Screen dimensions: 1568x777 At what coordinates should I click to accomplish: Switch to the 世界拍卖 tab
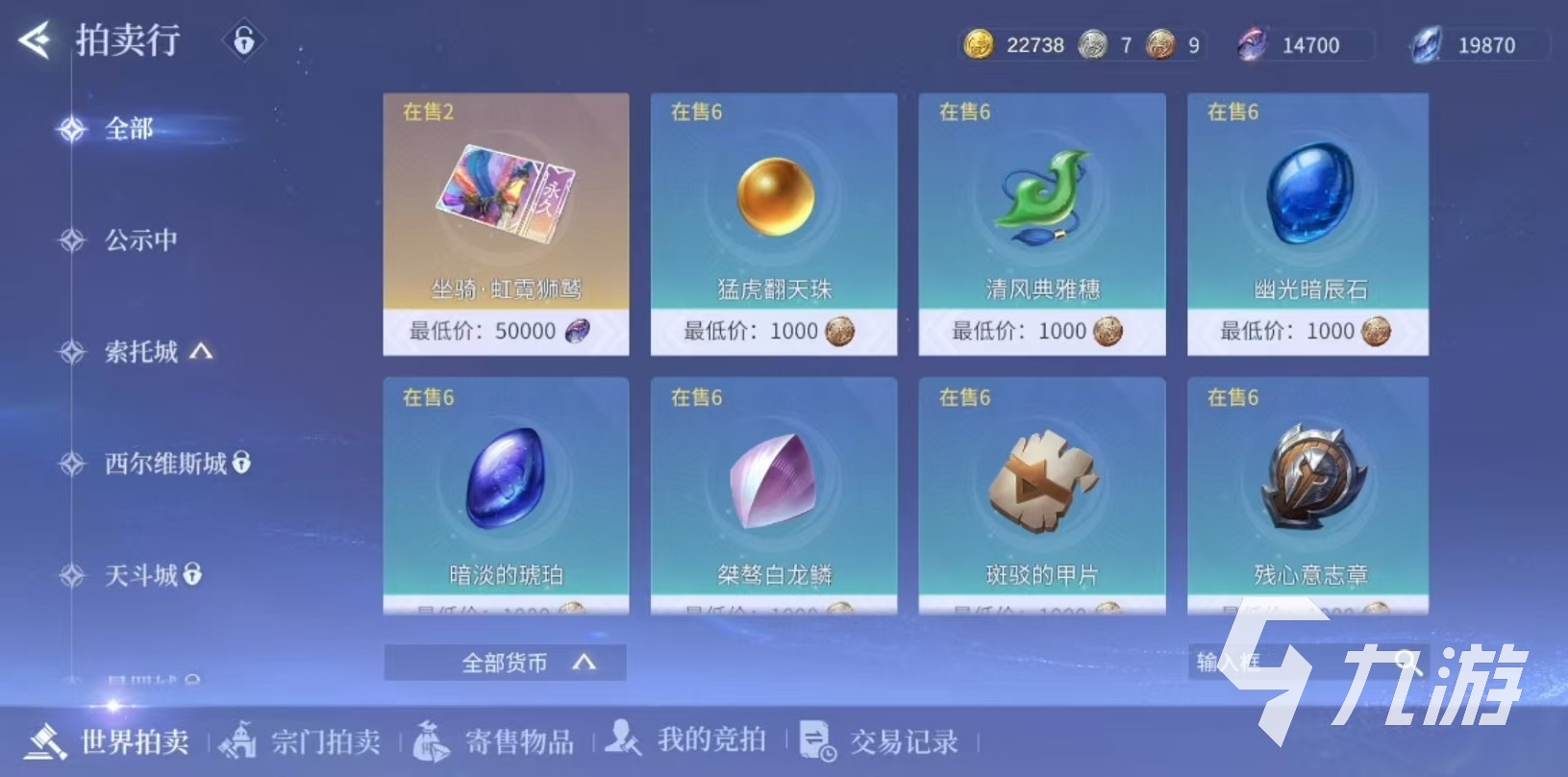[117, 741]
